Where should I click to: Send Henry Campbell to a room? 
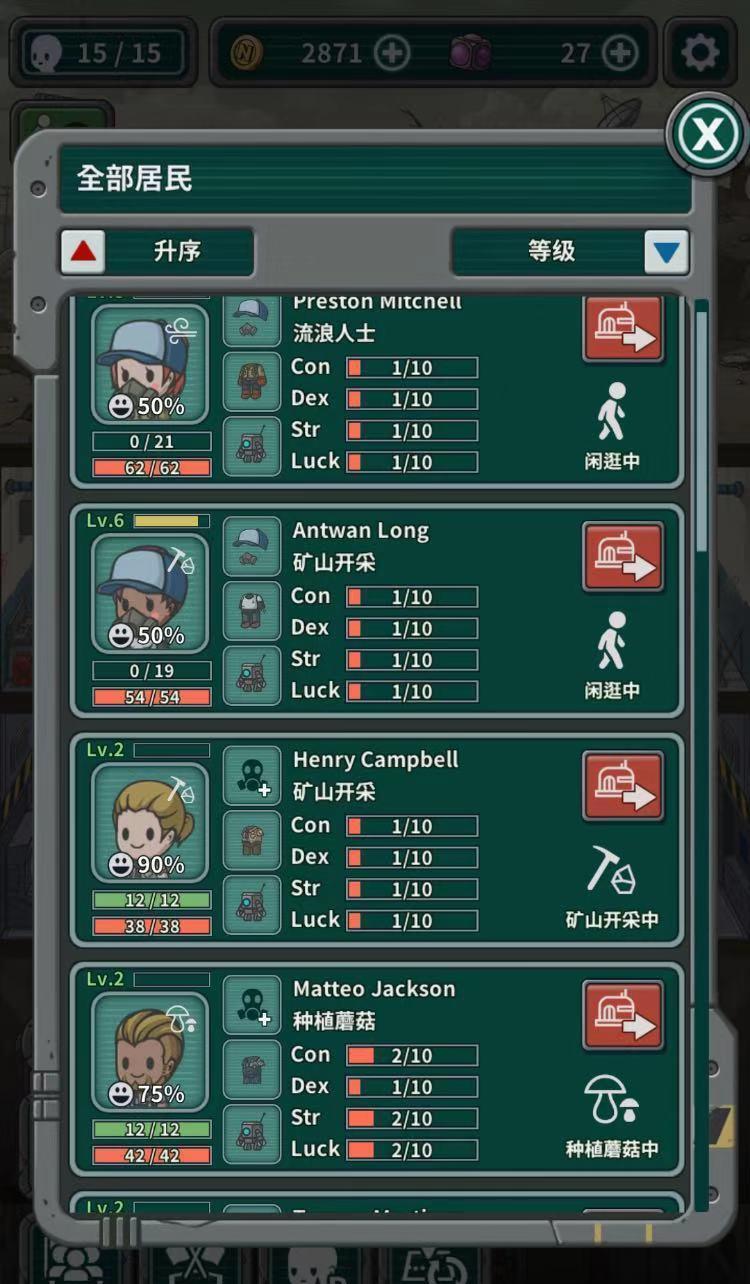[623, 786]
